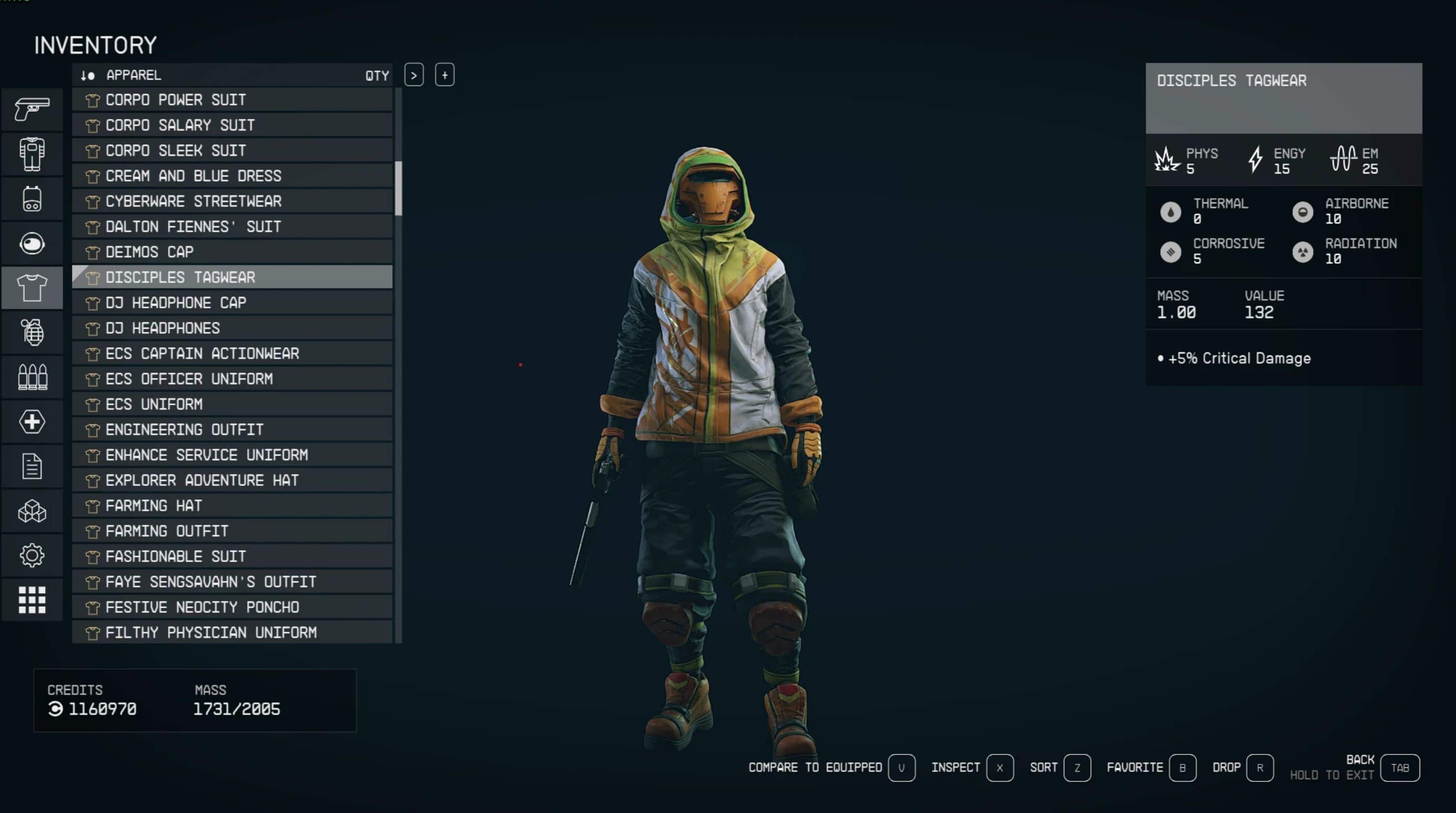Select DJ Headphones in the apparel list
The width and height of the screenshot is (1456, 813).
pyautogui.click(x=232, y=328)
